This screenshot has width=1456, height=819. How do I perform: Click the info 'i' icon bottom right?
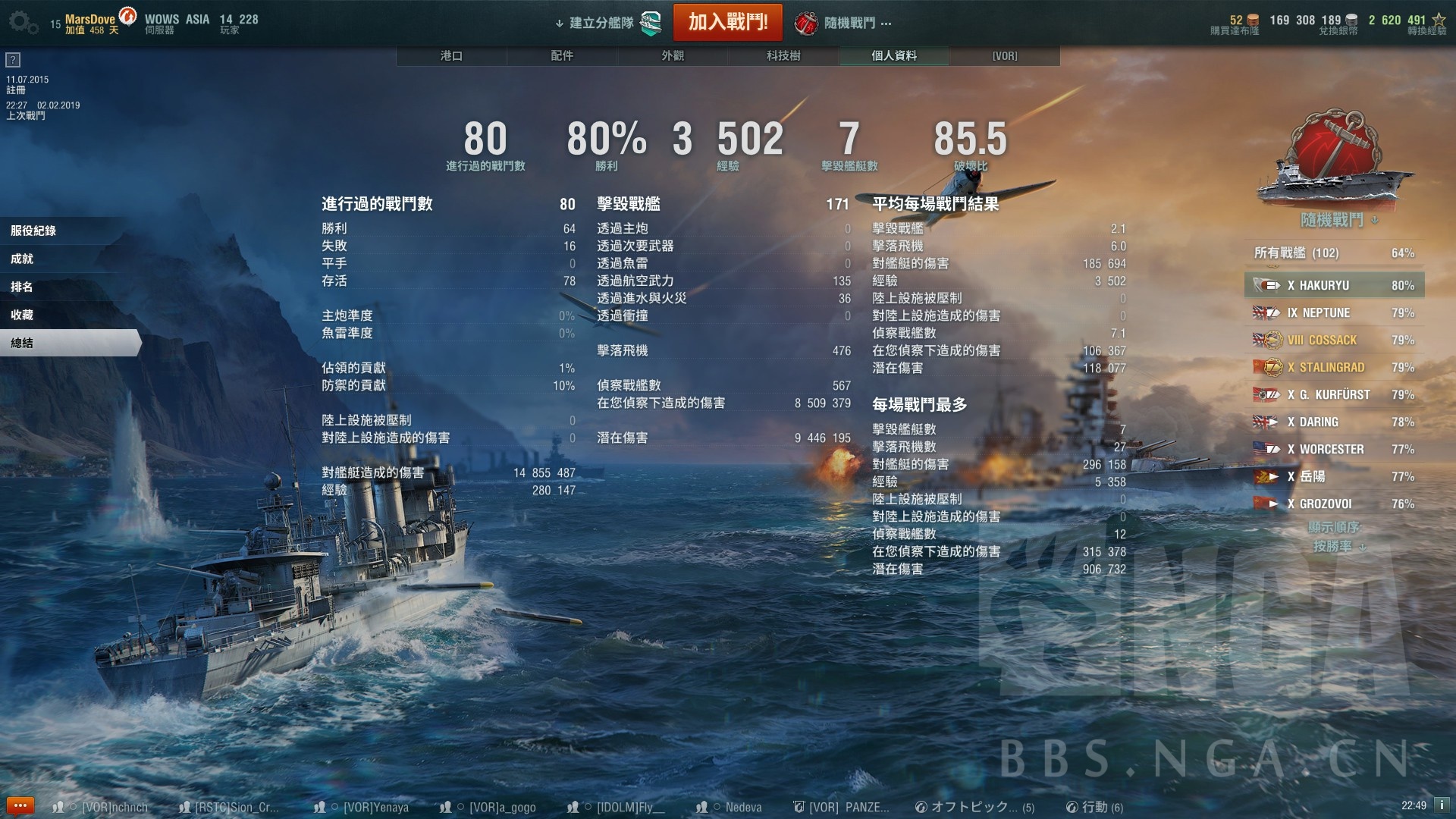(1443, 806)
